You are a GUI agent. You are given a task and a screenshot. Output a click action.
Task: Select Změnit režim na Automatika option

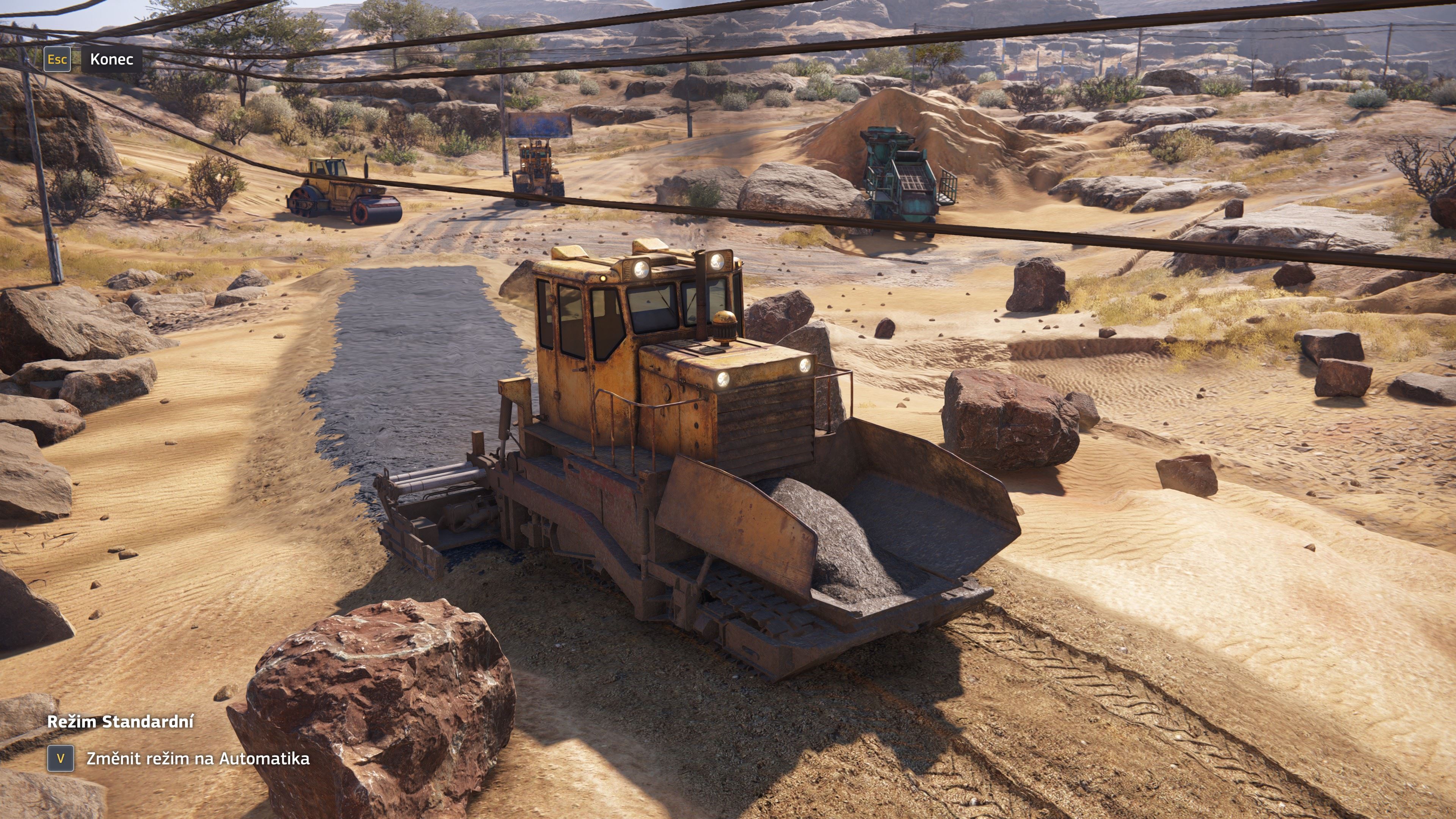tap(197, 758)
